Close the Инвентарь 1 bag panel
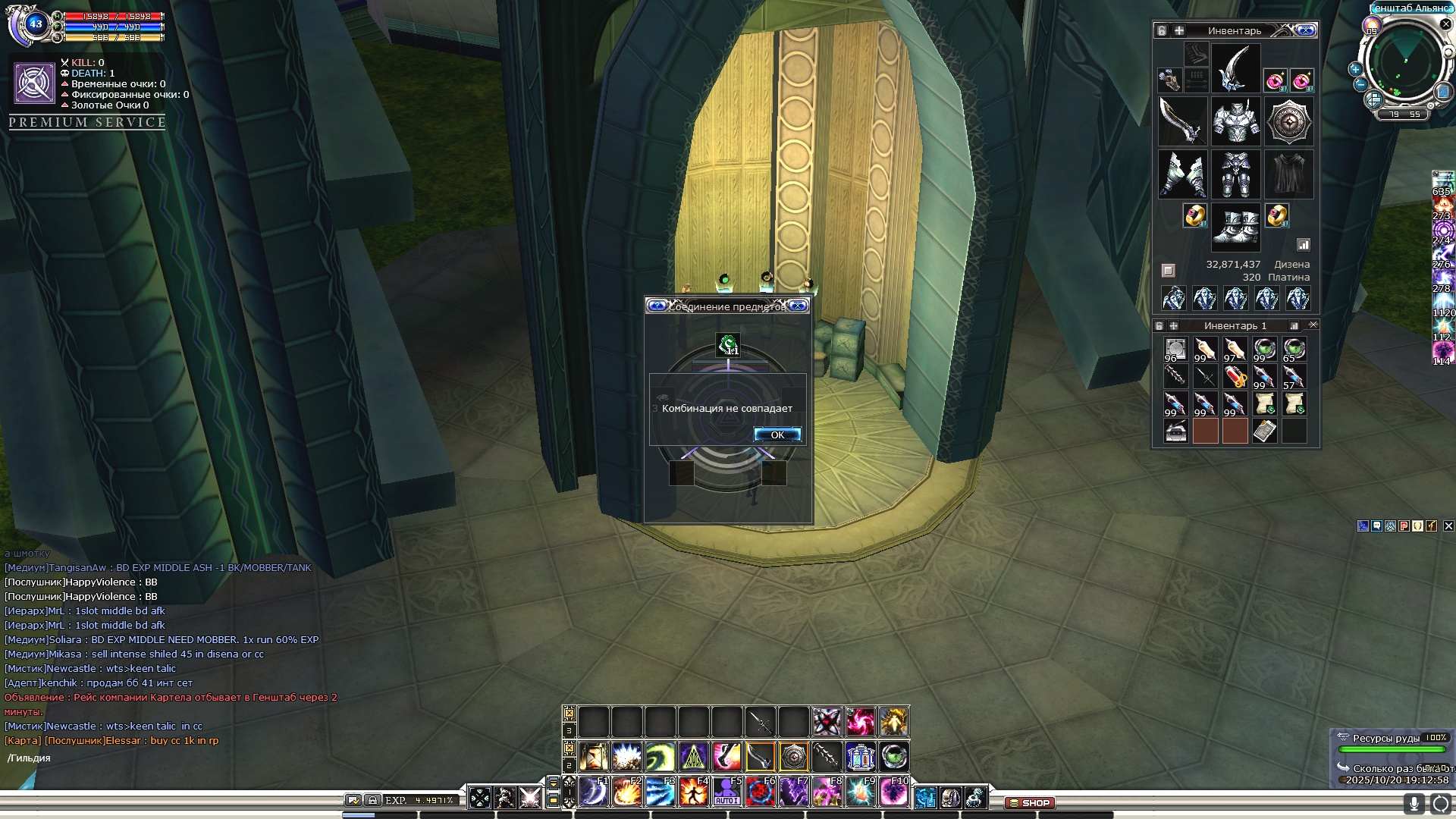 [x=1313, y=325]
